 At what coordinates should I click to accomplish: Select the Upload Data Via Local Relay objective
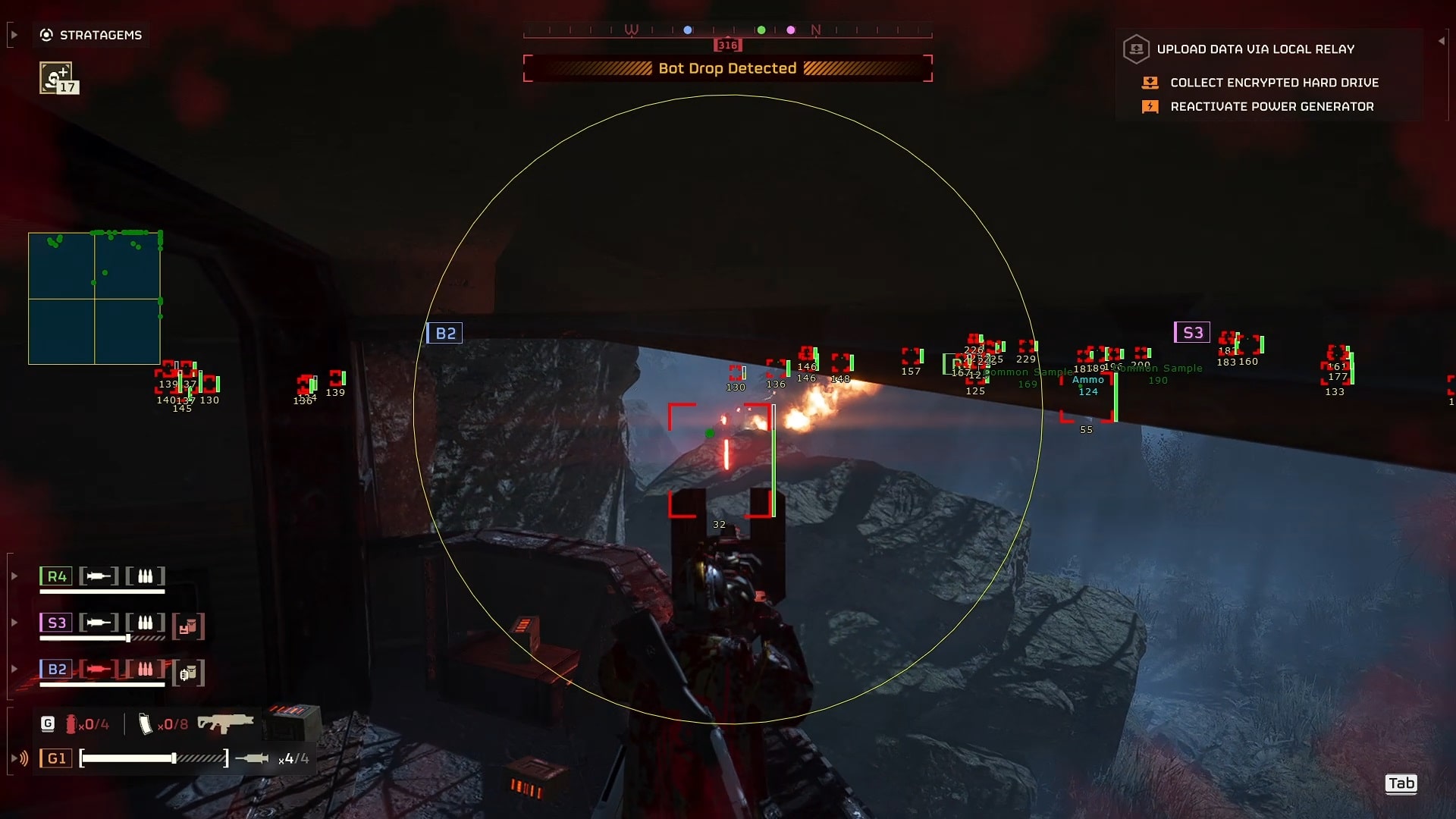click(1255, 49)
